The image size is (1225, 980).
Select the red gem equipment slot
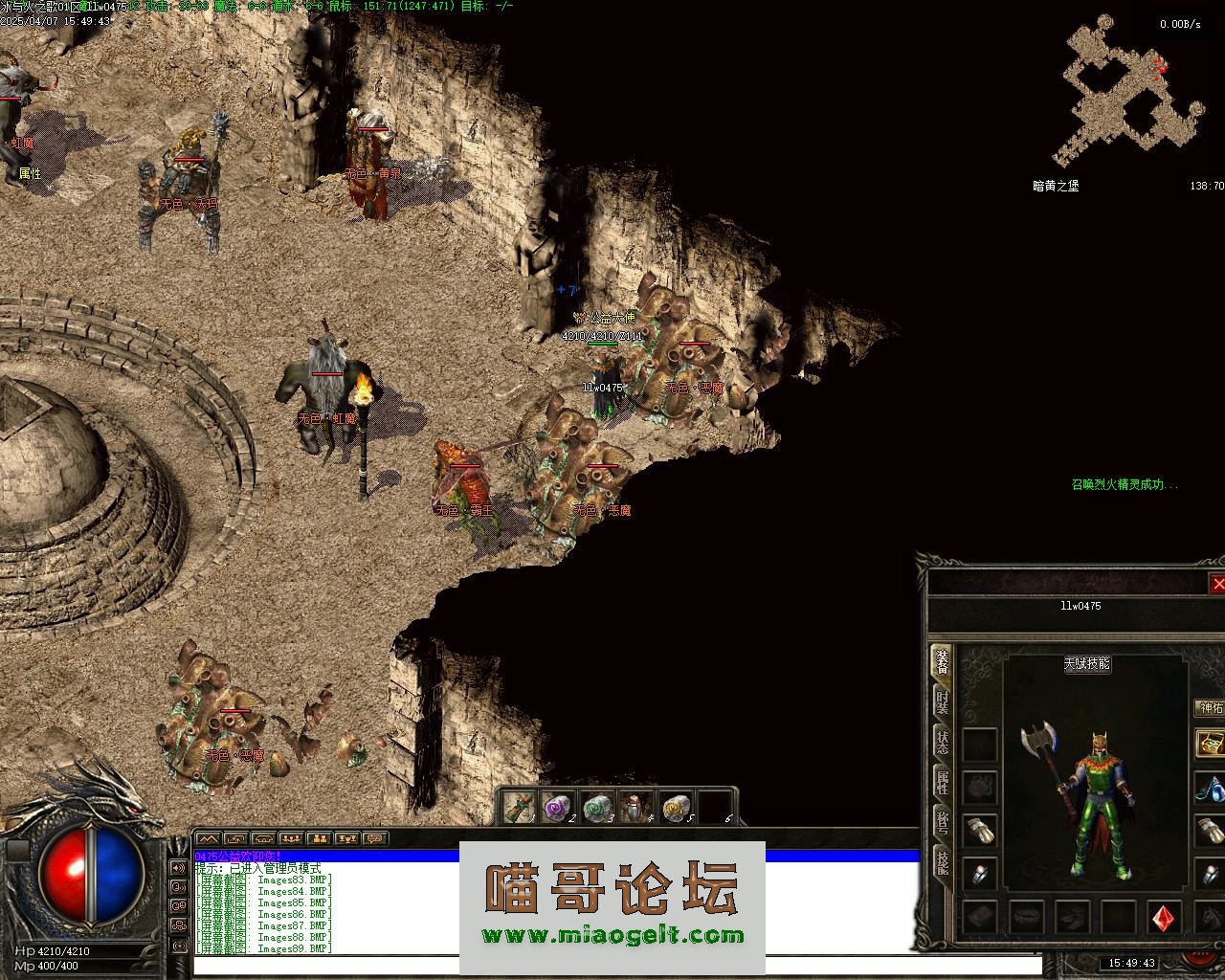[x=1164, y=917]
